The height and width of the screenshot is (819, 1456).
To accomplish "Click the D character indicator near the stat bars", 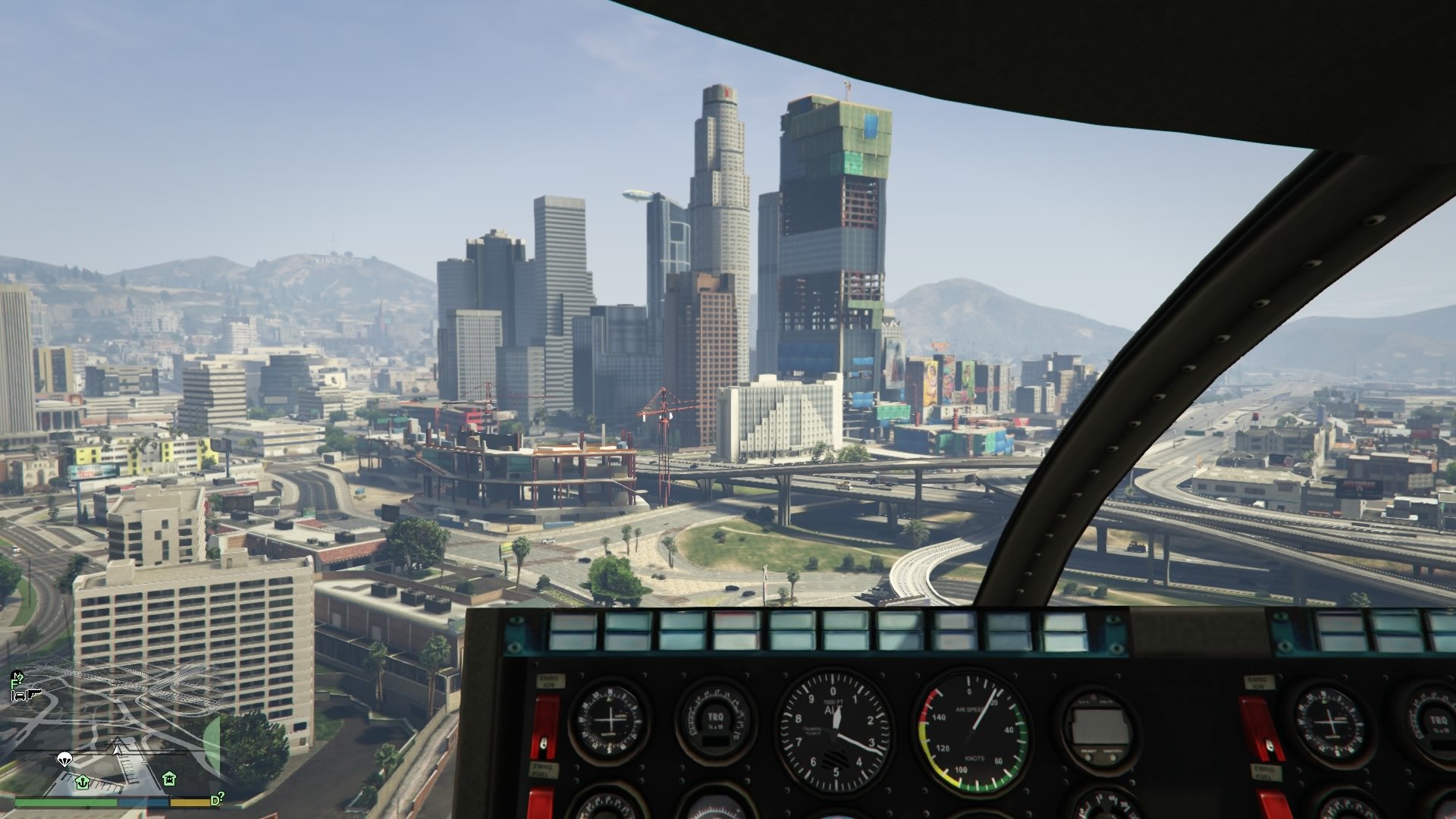I will coord(215,800).
